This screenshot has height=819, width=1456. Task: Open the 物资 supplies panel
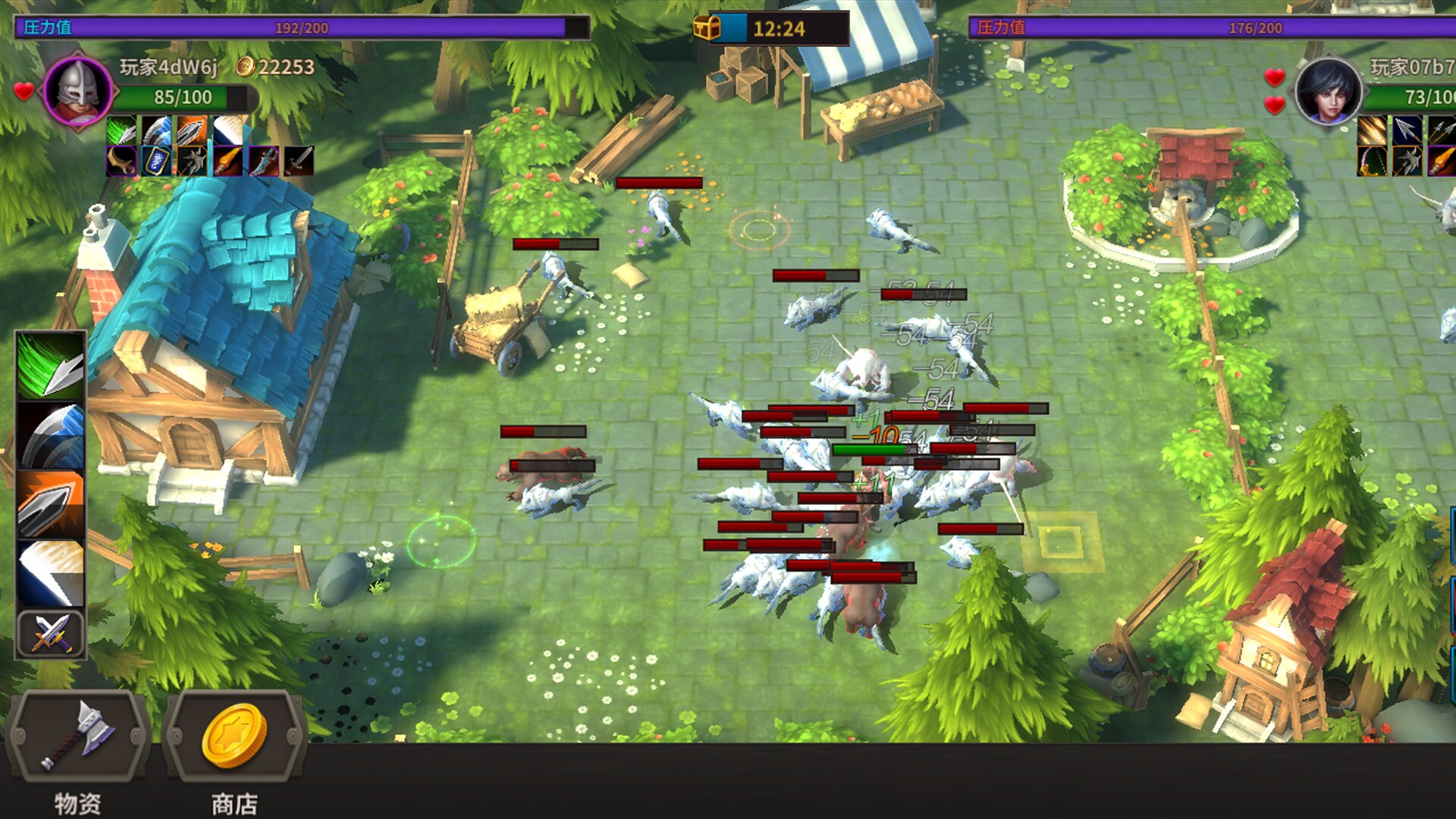click(78, 736)
